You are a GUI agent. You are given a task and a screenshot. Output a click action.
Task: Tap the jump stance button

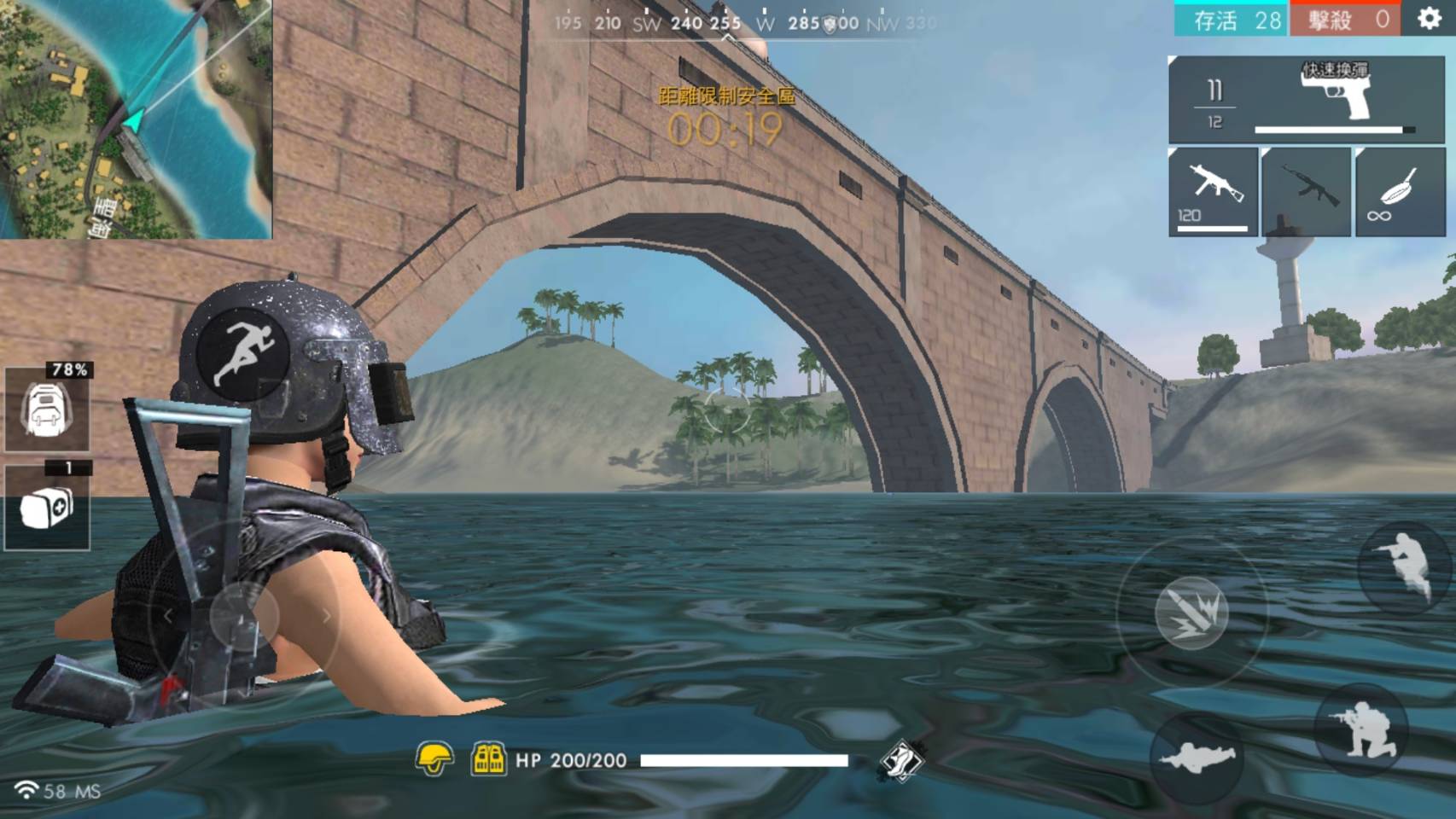pos(1402,564)
